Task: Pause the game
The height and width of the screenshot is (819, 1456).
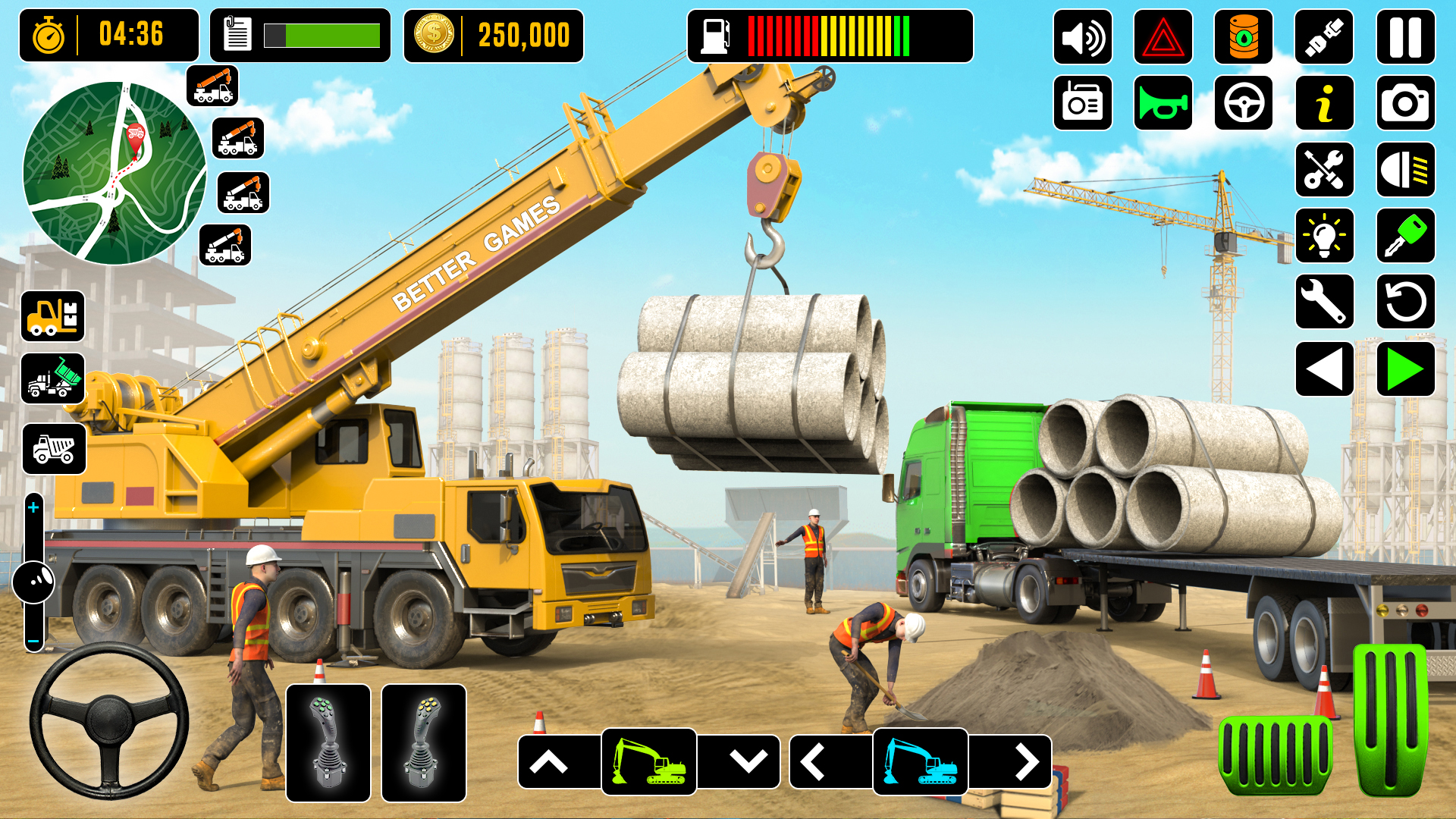Action: click(x=1405, y=37)
